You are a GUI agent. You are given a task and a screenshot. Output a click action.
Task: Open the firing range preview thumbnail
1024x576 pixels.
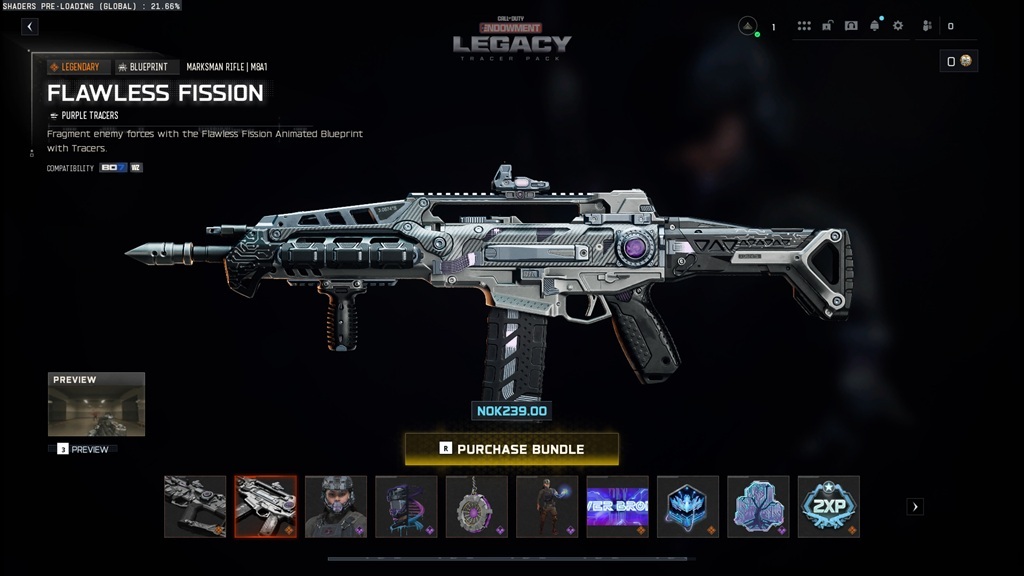tap(96, 404)
